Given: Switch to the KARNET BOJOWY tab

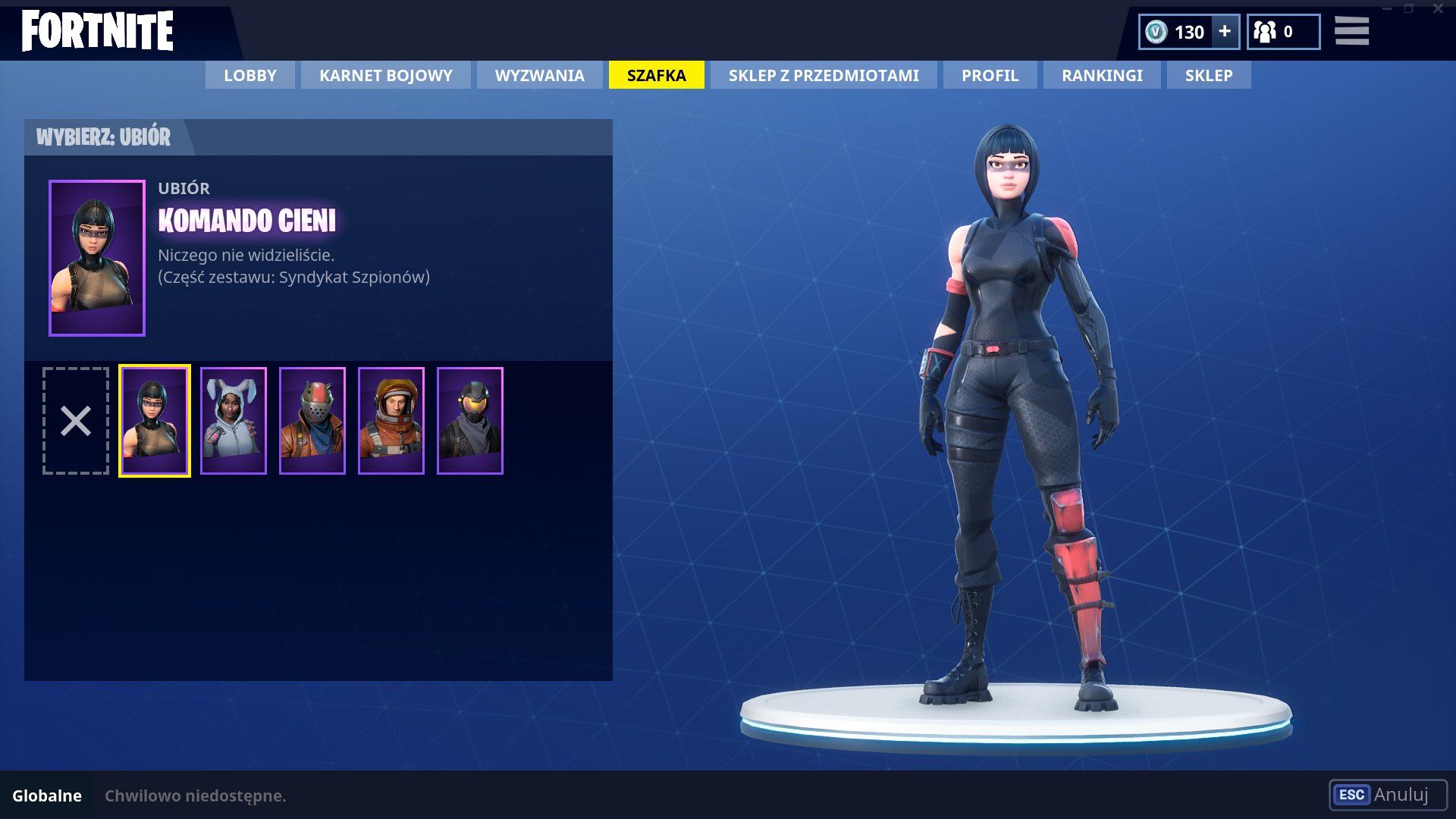Looking at the screenshot, I should click(384, 75).
